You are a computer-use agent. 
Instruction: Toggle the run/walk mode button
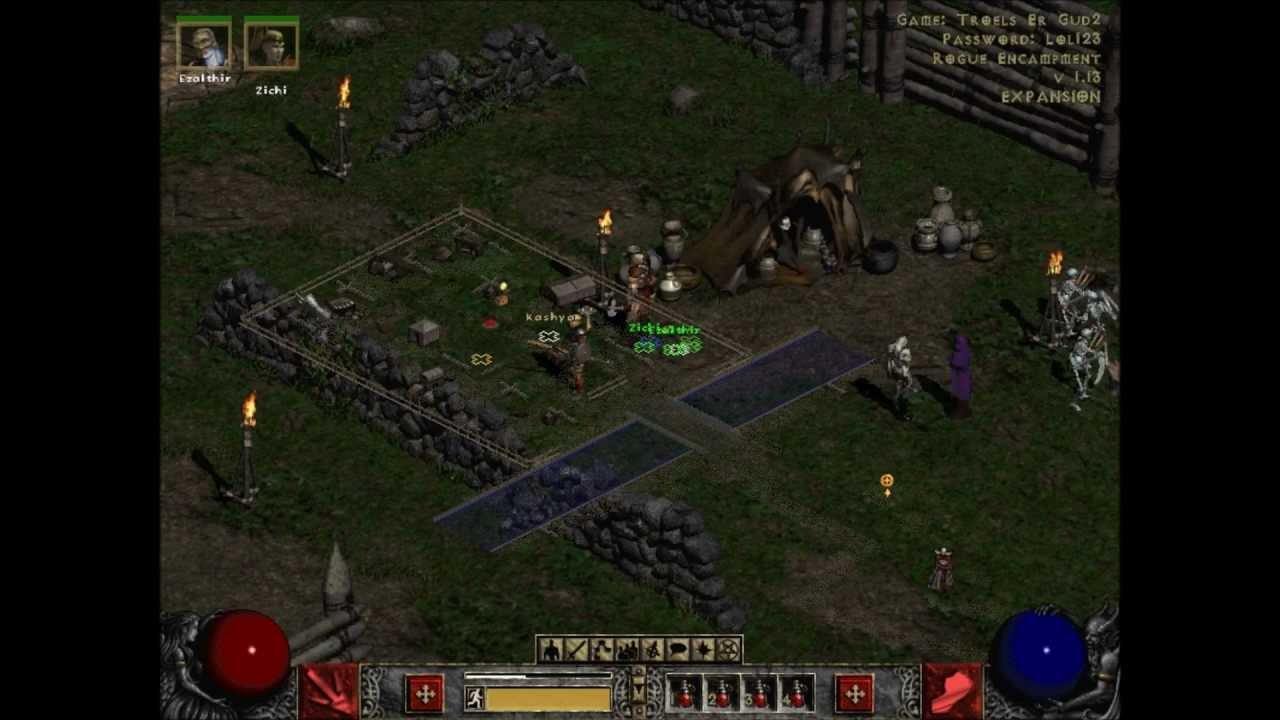click(473, 696)
